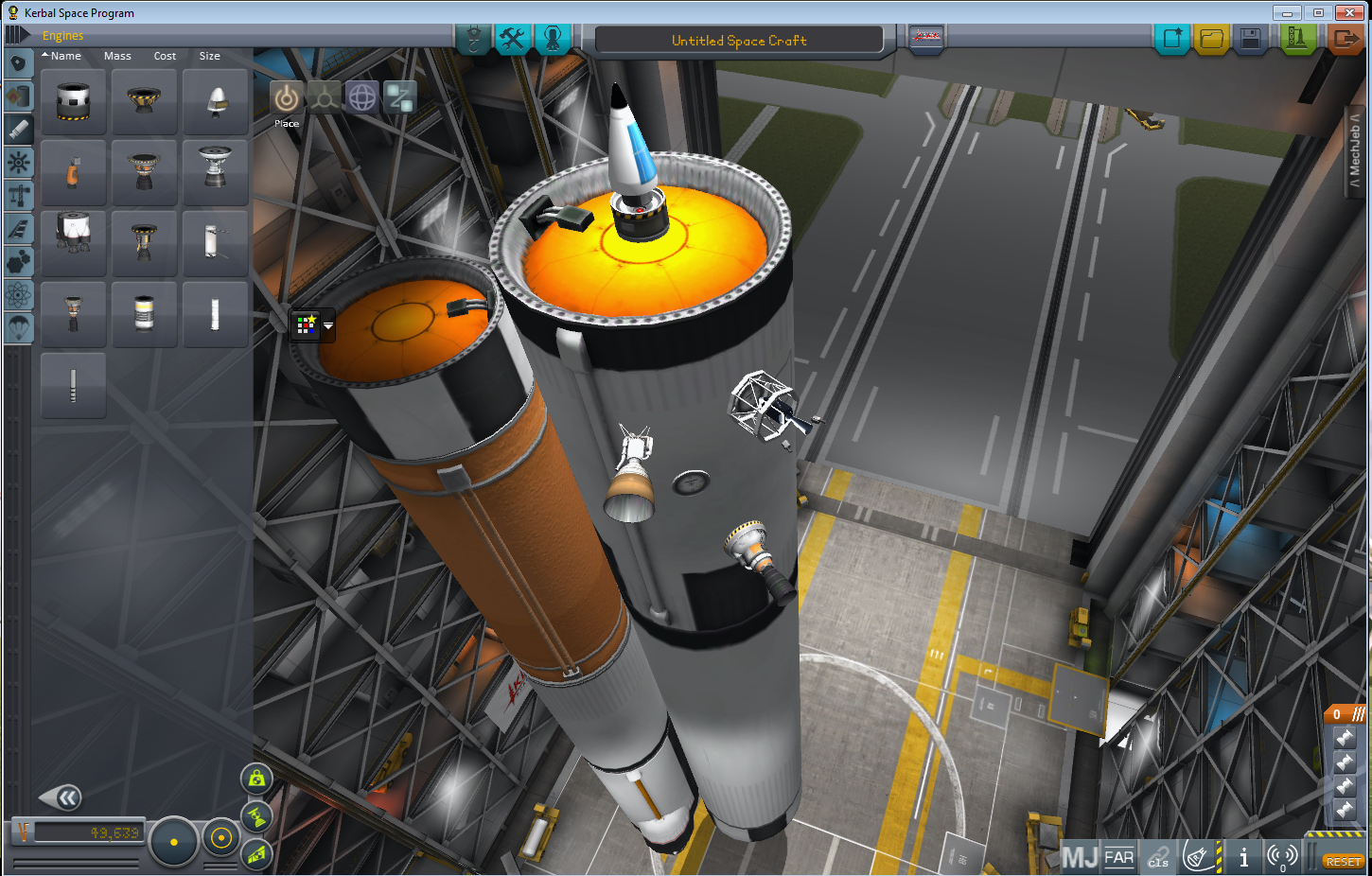Sort the parts list by Size
This screenshot has height=876, width=1372.
[x=209, y=56]
